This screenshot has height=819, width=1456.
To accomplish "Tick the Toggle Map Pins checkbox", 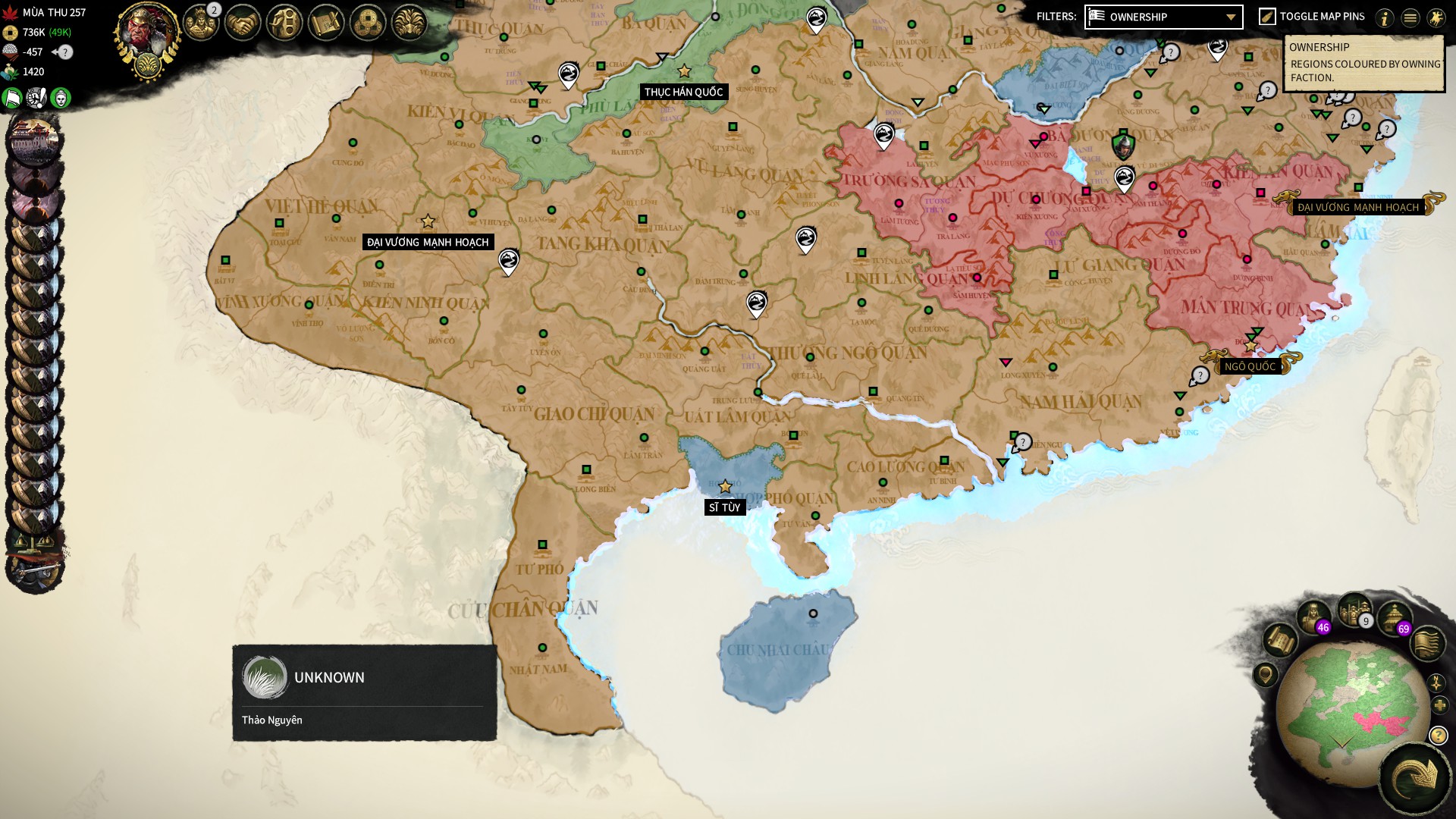I will click(x=1267, y=17).
